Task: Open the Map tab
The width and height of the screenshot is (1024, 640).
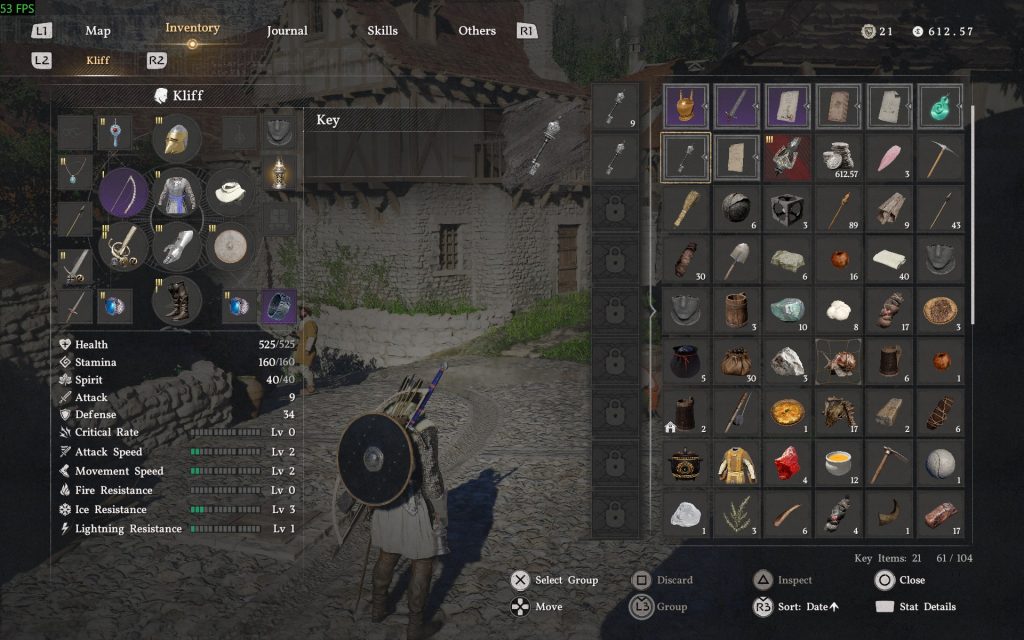Action: point(98,31)
